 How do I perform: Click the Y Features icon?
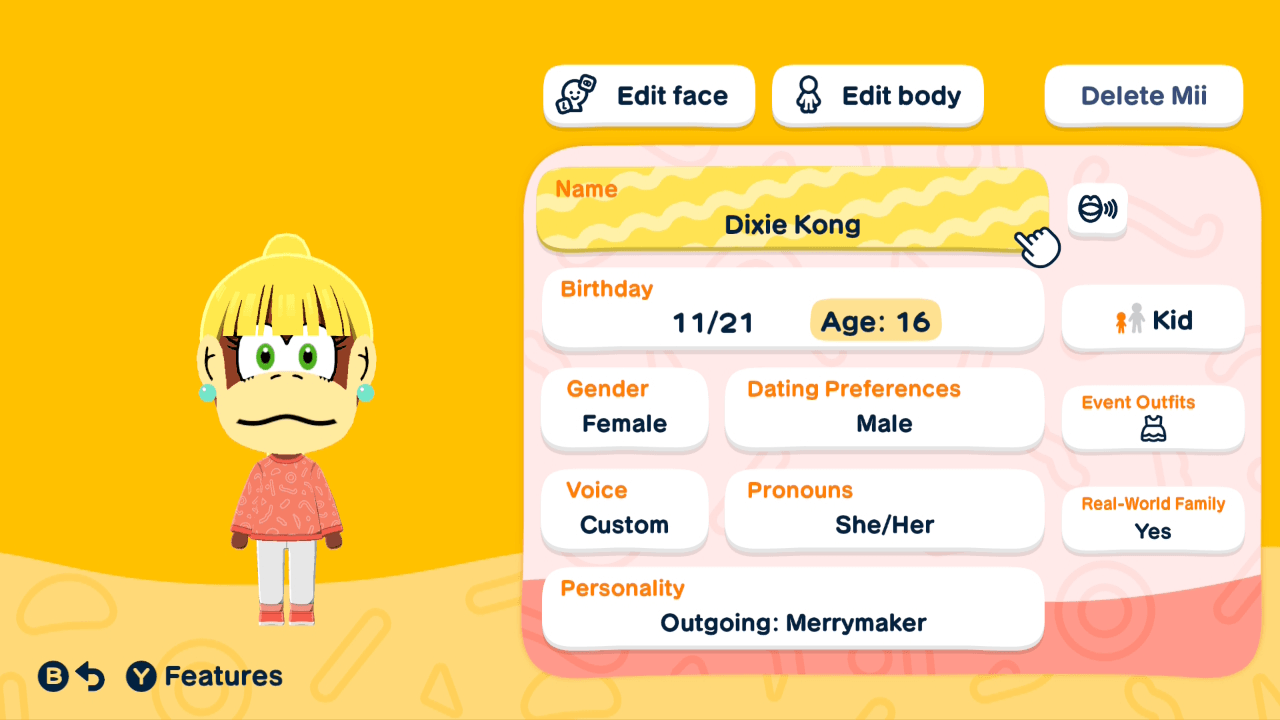(140, 676)
